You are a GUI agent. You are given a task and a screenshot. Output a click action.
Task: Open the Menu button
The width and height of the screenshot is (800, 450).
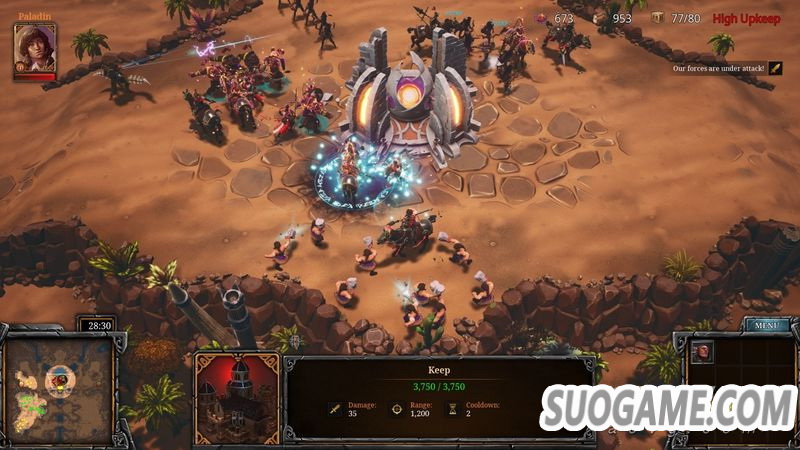(x=766, y=325)
